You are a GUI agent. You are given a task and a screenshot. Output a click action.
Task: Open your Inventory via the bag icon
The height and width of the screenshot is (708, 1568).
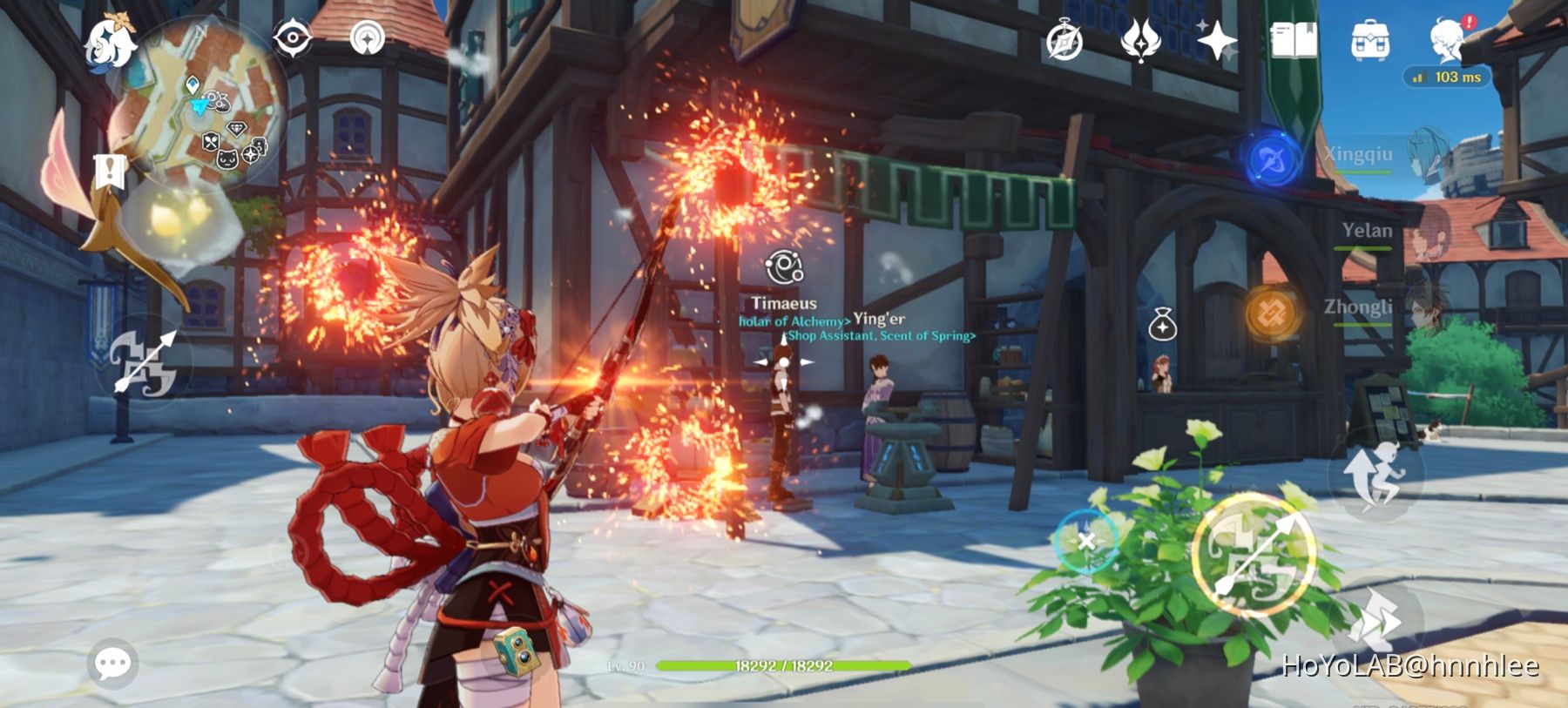coord(1369,39)
